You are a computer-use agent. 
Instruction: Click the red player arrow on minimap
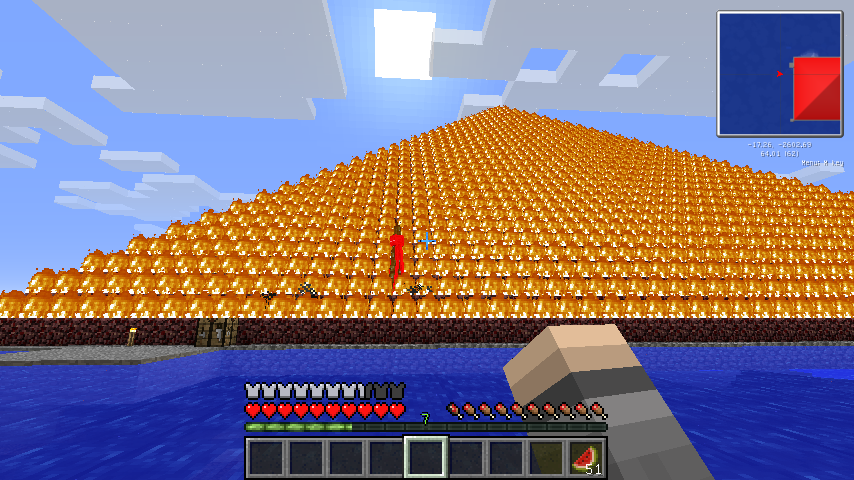779,73
